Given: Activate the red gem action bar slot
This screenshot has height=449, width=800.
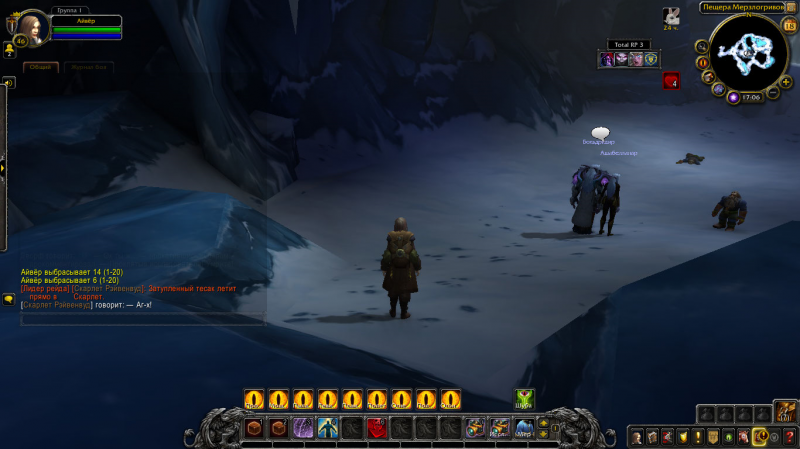Looking at the screenshot, I should pyautogui.click(x=377, y=428).
